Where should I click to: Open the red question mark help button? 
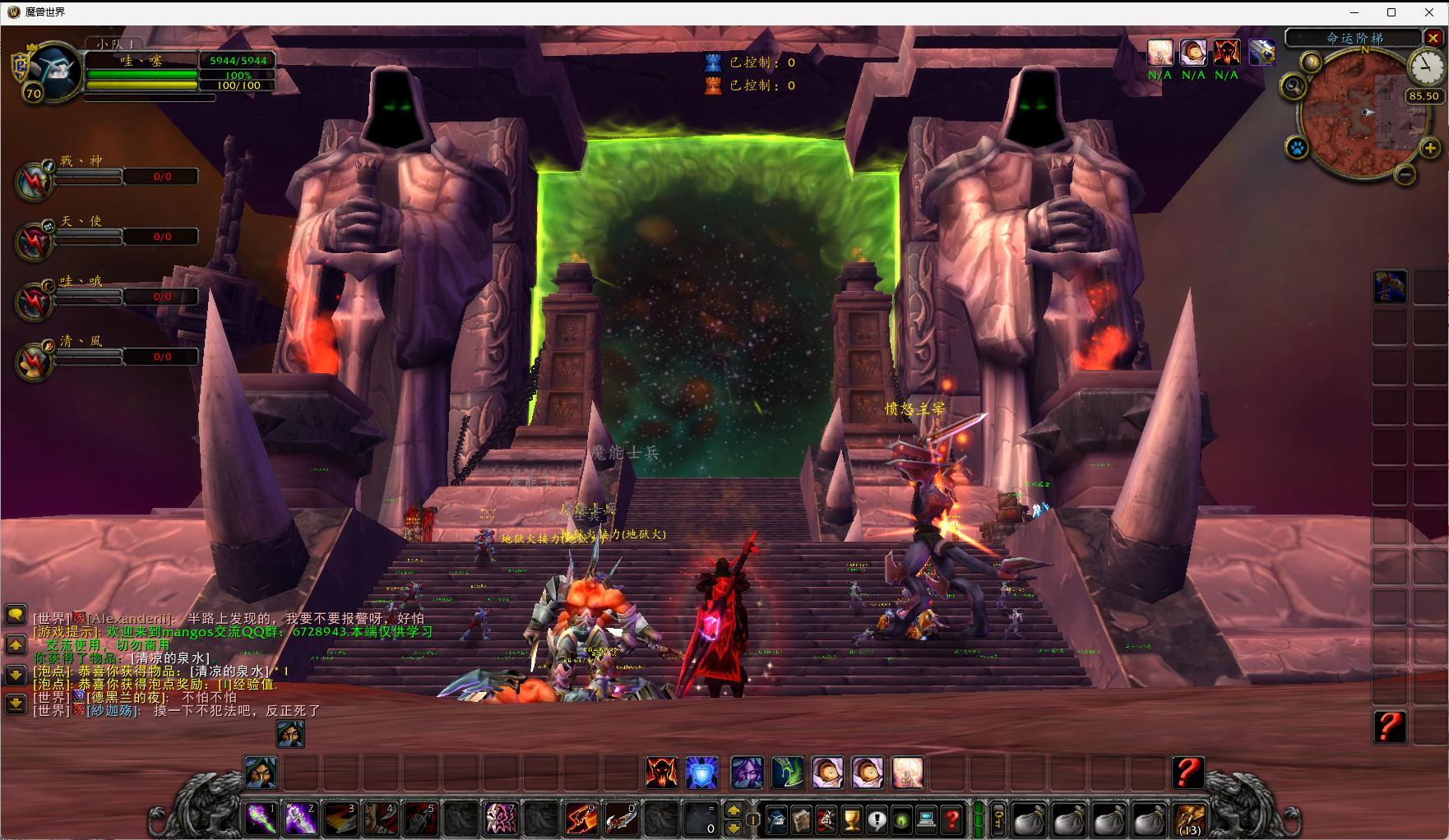pos(952,819)
